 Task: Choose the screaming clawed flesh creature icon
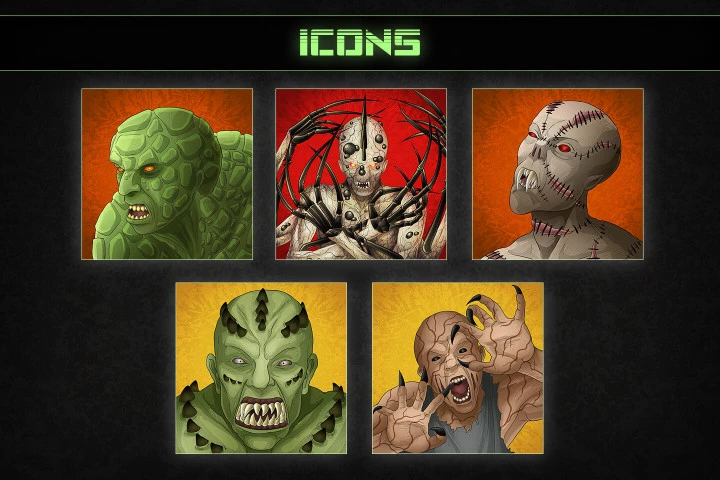pyautogui.click(x=458, y=368)
